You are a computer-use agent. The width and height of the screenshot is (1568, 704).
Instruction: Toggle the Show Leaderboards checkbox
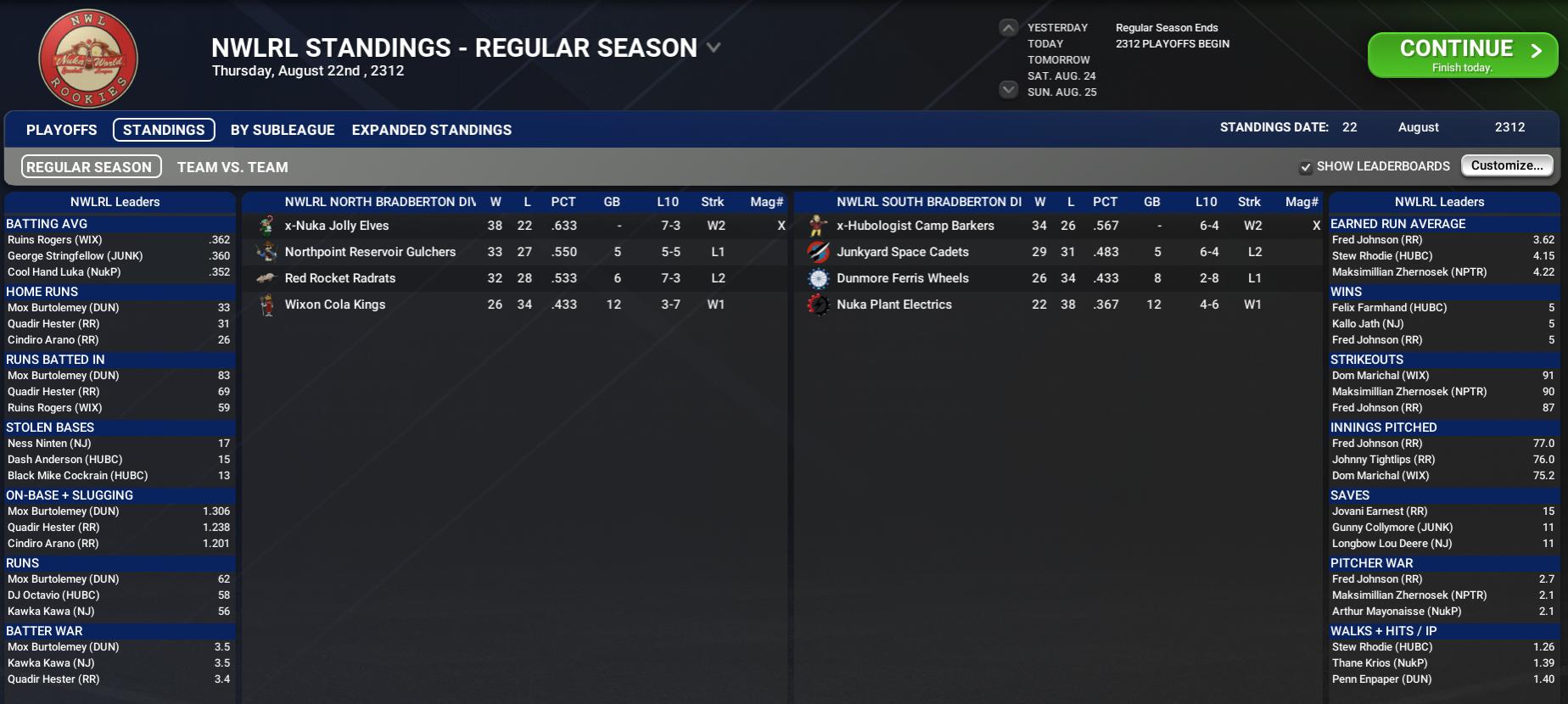point(1306,167)
